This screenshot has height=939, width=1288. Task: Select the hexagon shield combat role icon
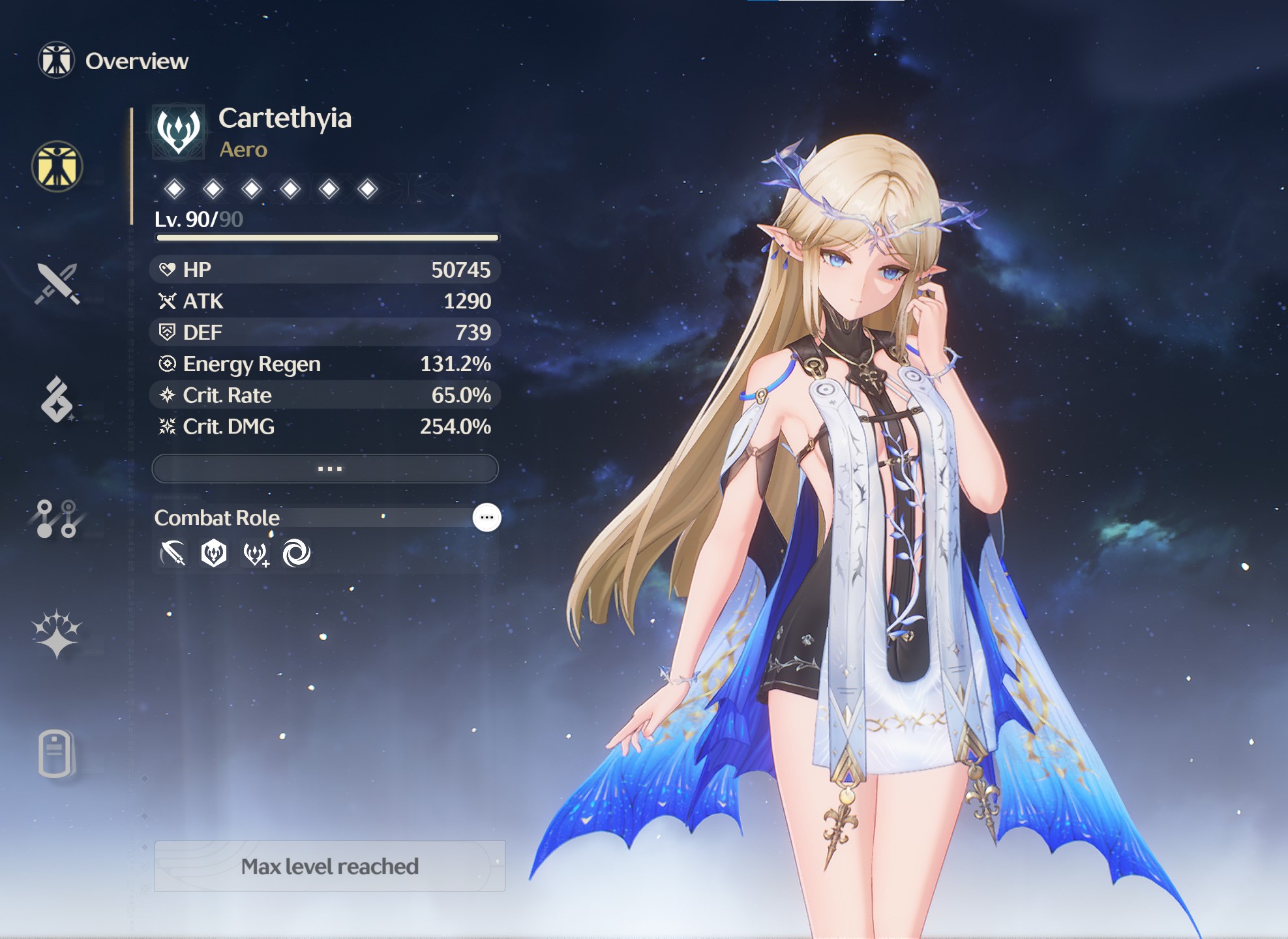pos(214,554)
